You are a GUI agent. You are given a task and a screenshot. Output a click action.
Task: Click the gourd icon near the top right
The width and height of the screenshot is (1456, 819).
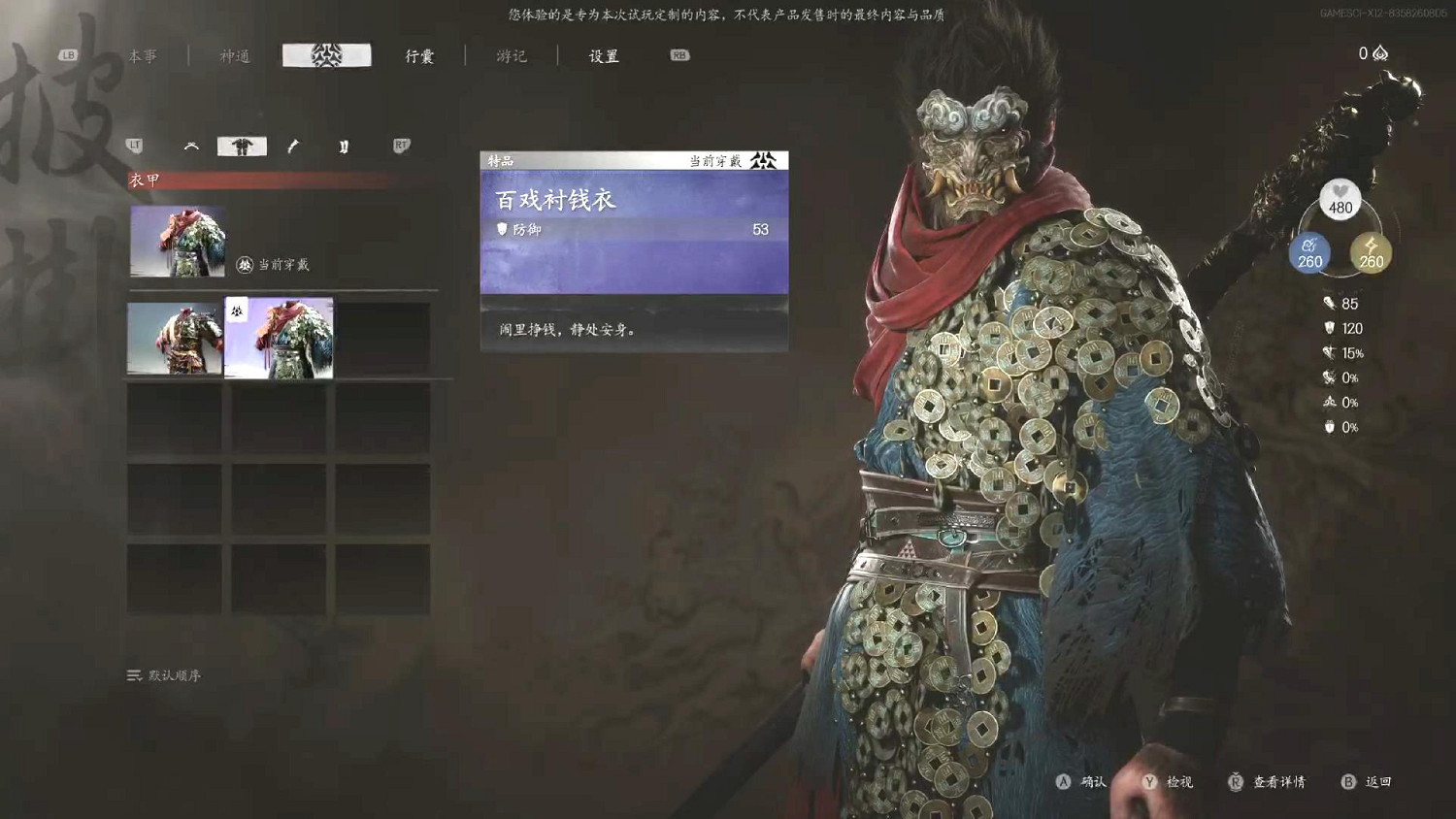pyautogui.click(x=1379, y=53)
